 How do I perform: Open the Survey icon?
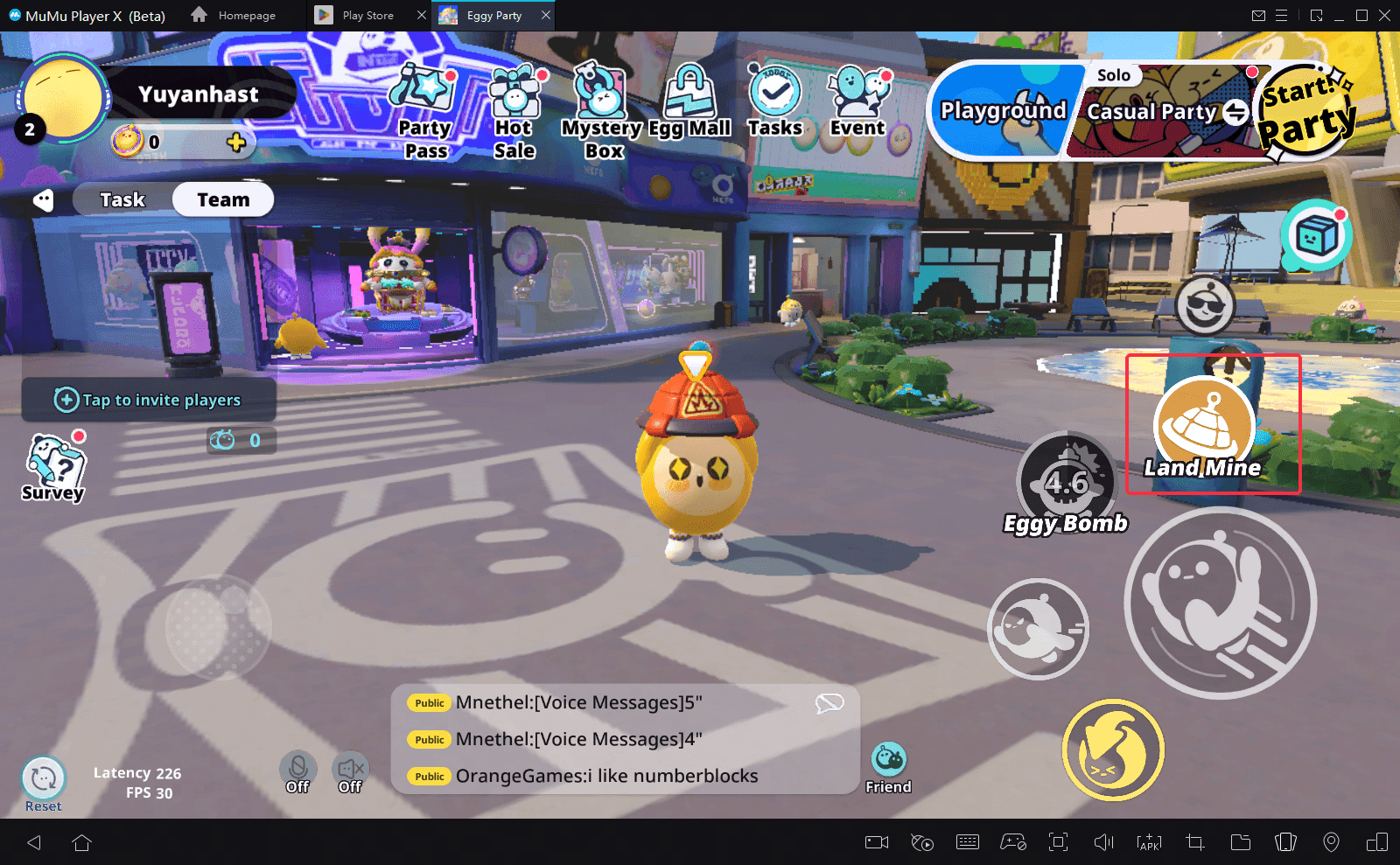pyautogui.click(x=54, y=468)
